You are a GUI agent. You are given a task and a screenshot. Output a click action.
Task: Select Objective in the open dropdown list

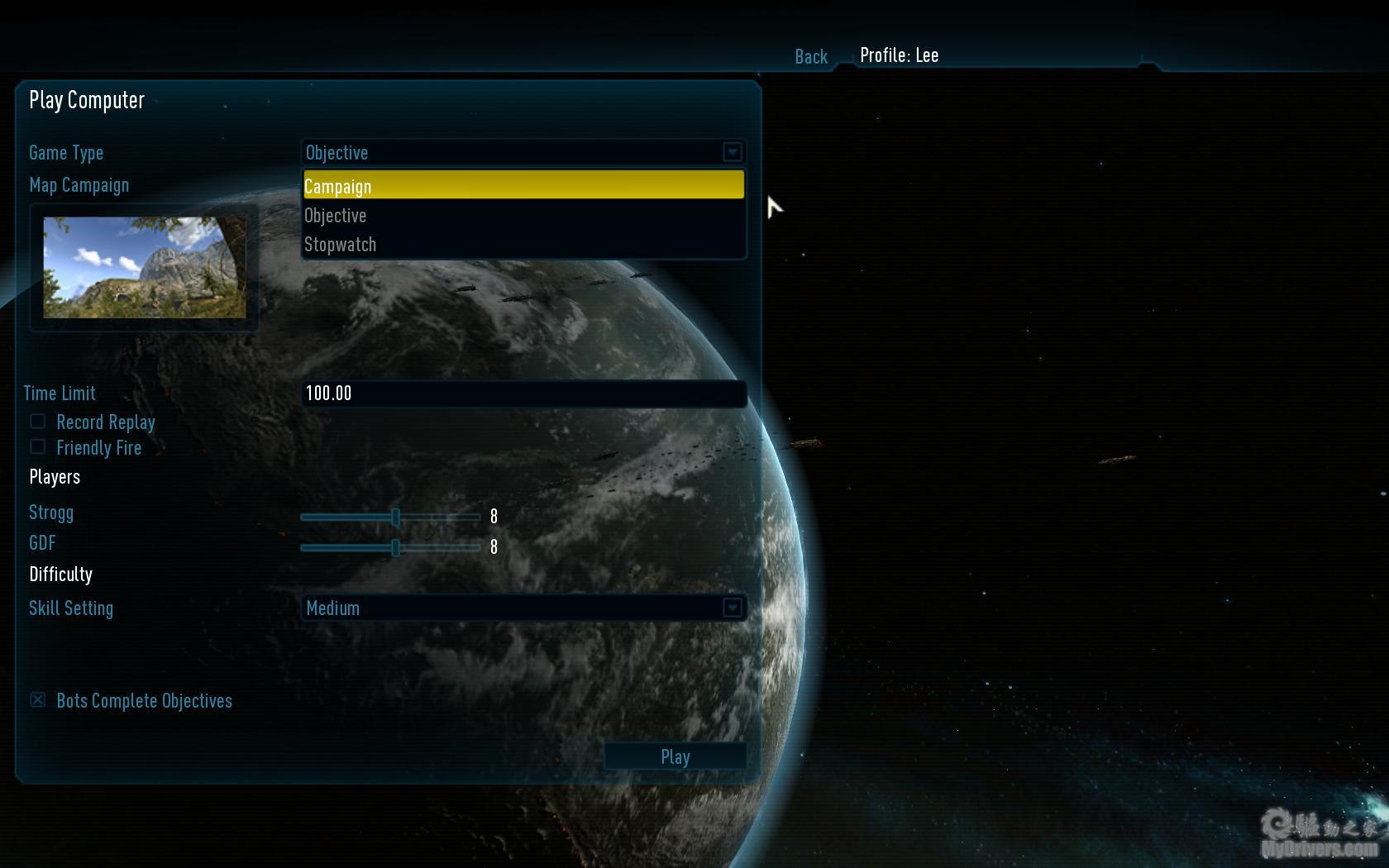point(523,216)
